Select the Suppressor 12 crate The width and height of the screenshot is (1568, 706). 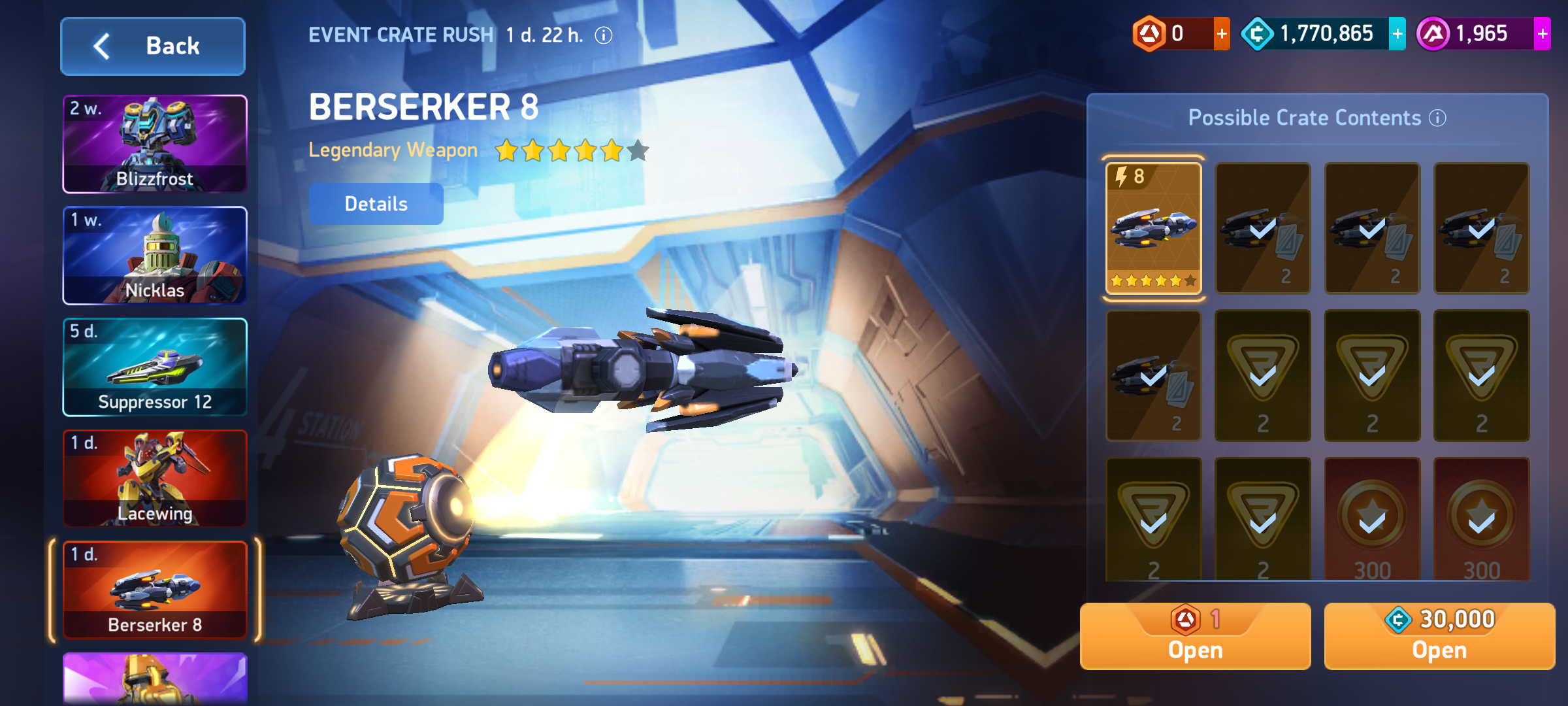coord(155,367)
